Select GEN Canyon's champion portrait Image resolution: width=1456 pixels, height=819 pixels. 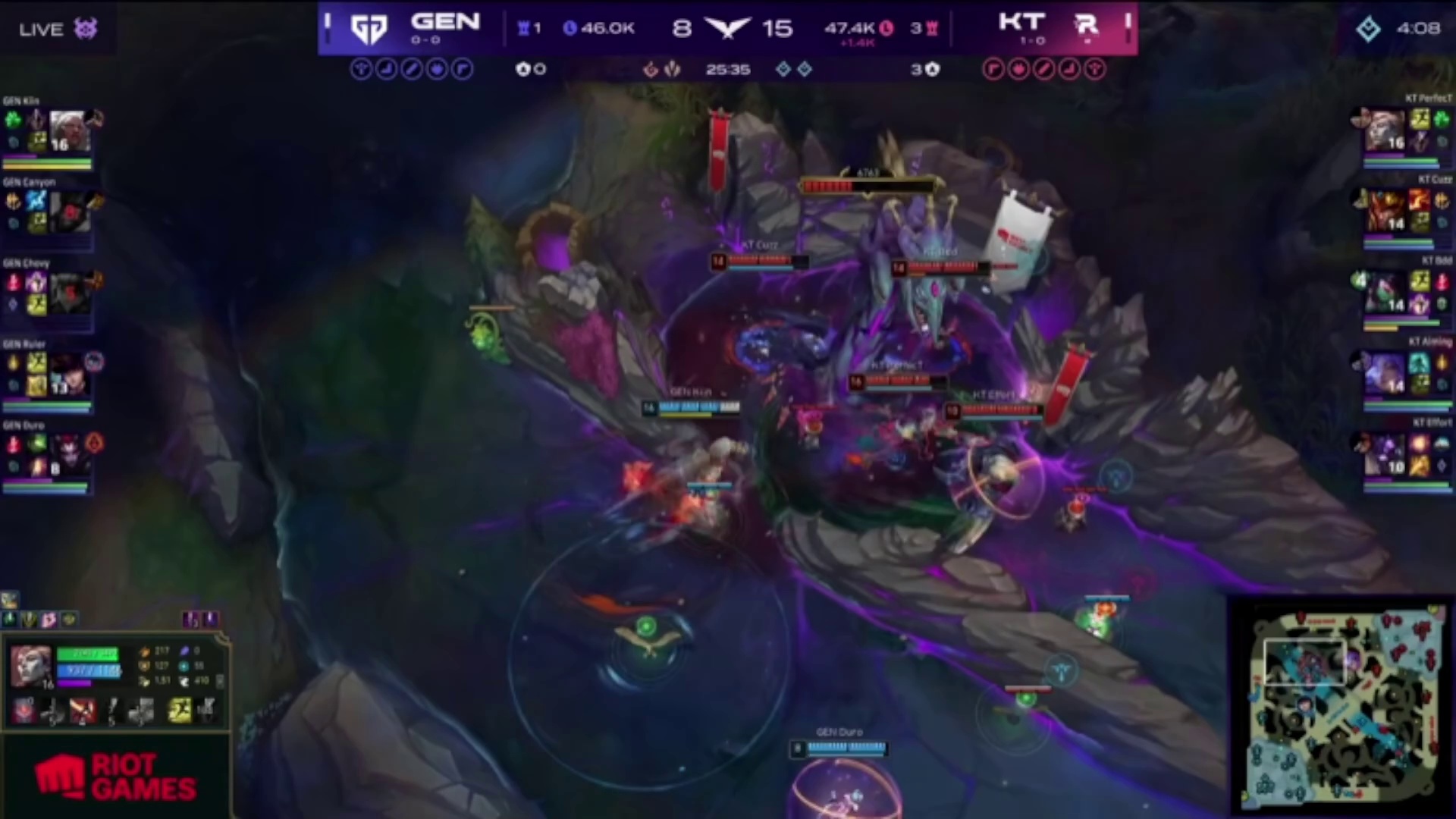click(x=70, y=212)
